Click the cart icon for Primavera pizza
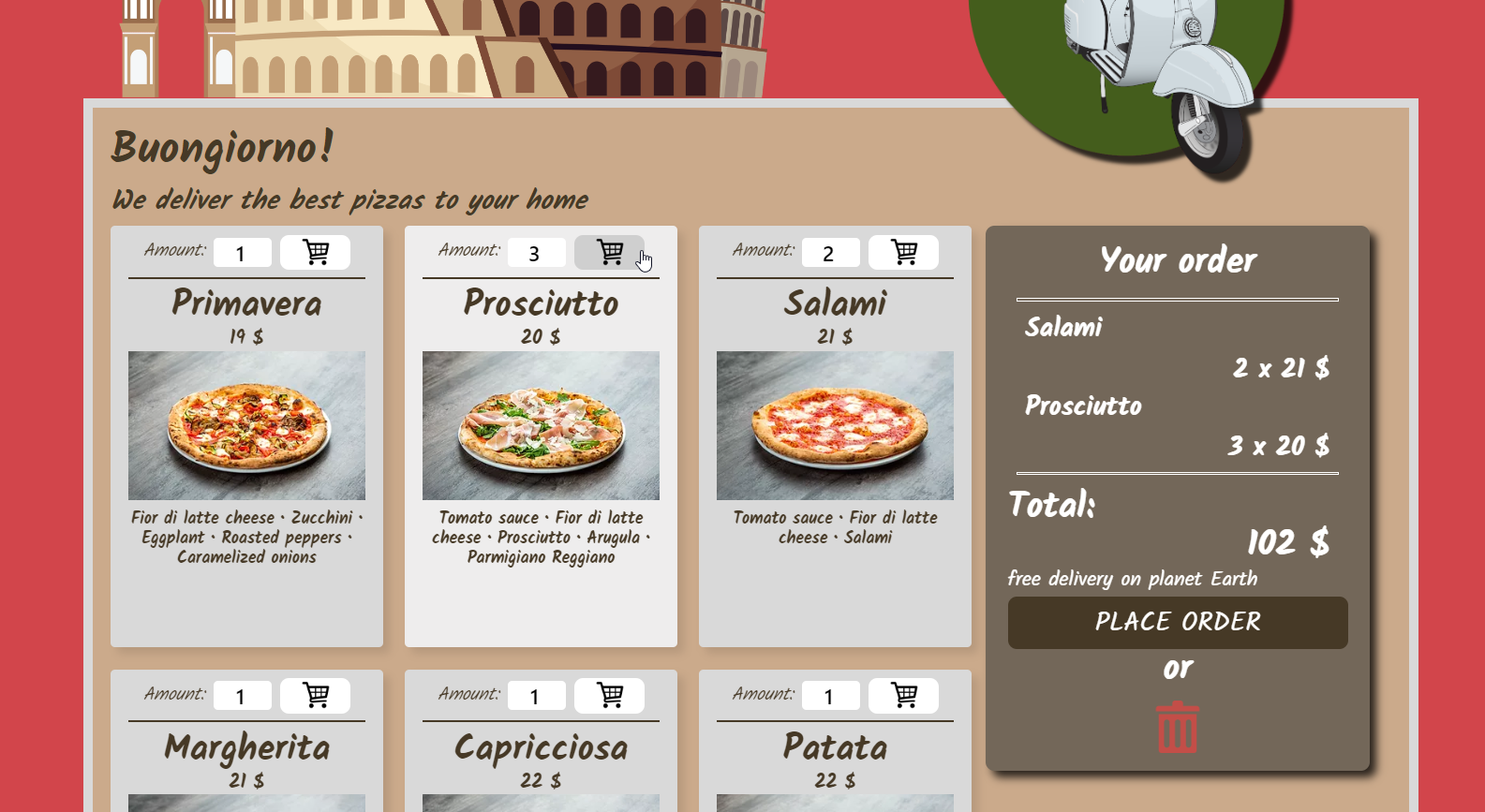1485x812 pixels. pyautogui.click(x=315, y=252)
